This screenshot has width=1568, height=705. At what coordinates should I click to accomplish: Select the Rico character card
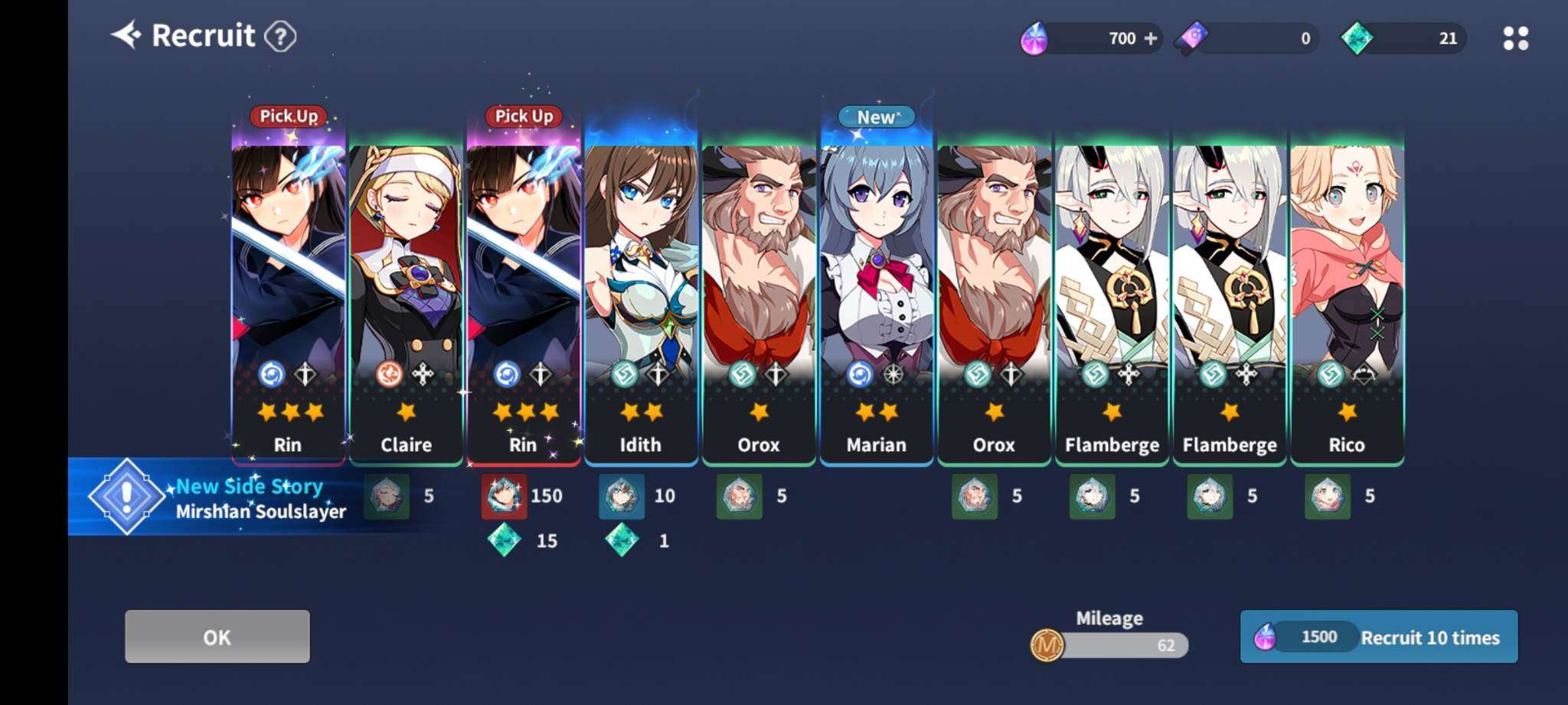1347,299
